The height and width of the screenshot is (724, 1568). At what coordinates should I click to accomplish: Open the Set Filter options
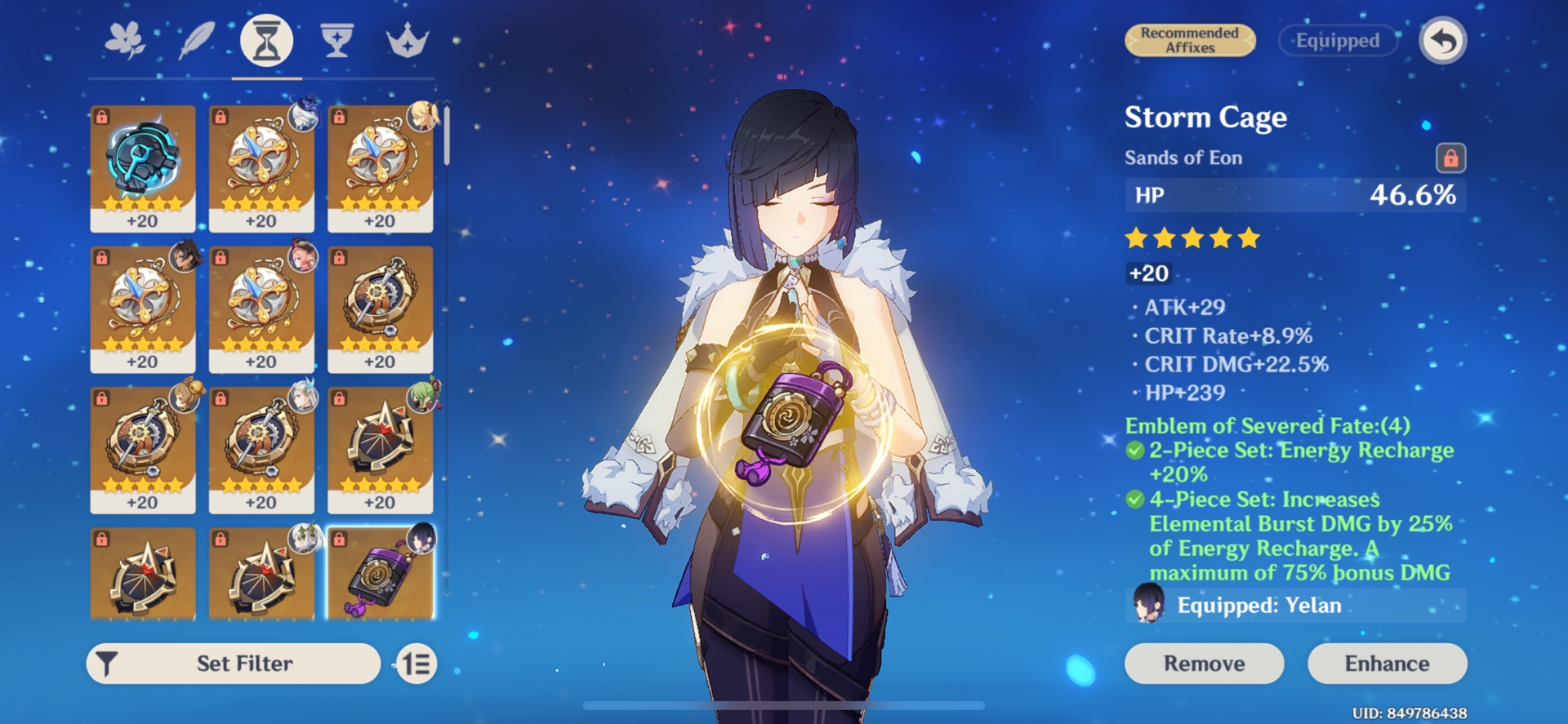(x=231, y=664)
